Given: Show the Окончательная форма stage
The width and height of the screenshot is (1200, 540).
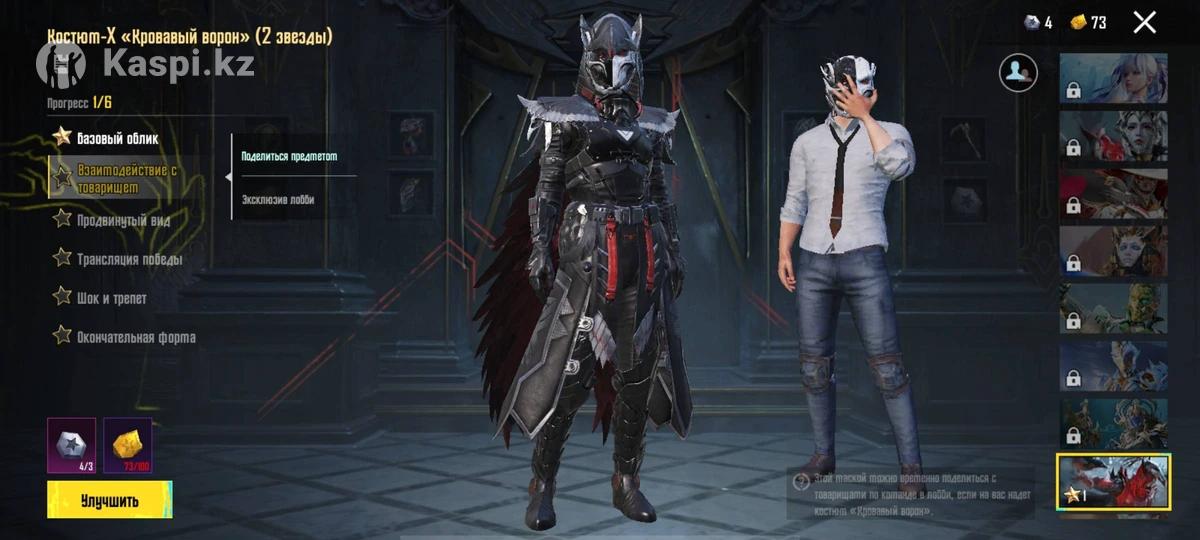Looking at the screenshot, I should coord(135,337).
